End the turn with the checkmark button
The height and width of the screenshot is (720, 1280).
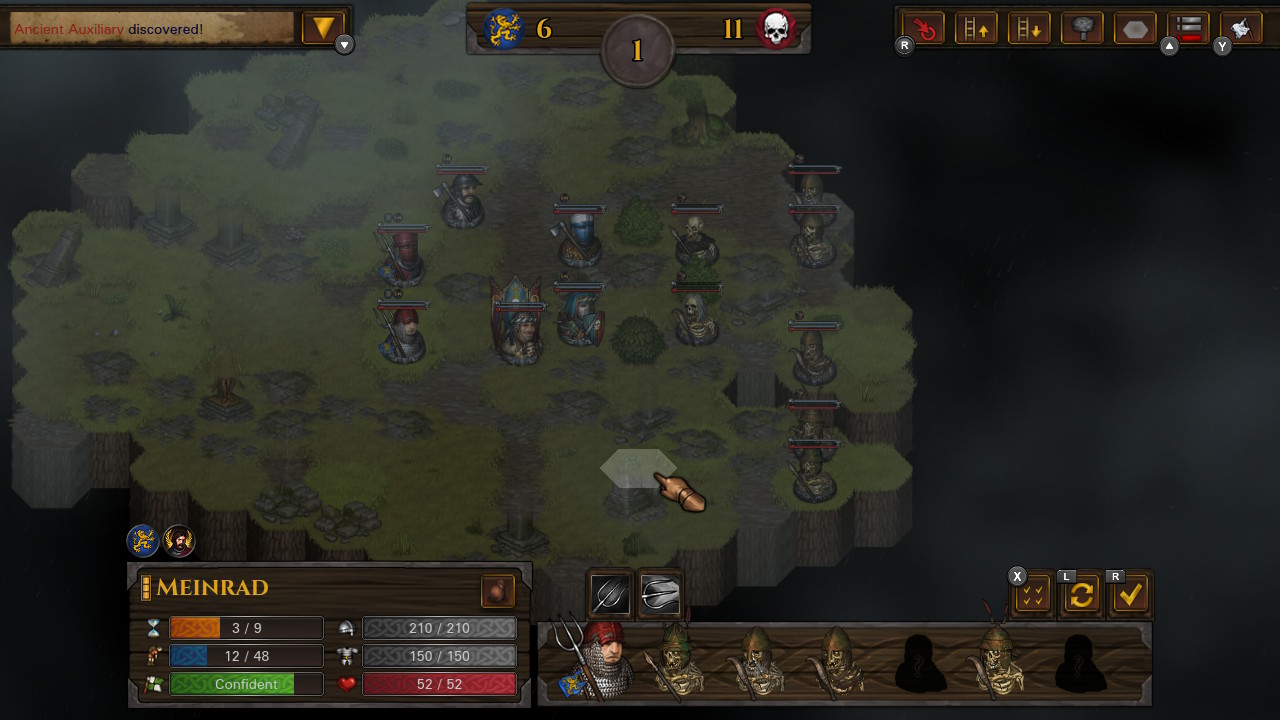click(1131, 594)
